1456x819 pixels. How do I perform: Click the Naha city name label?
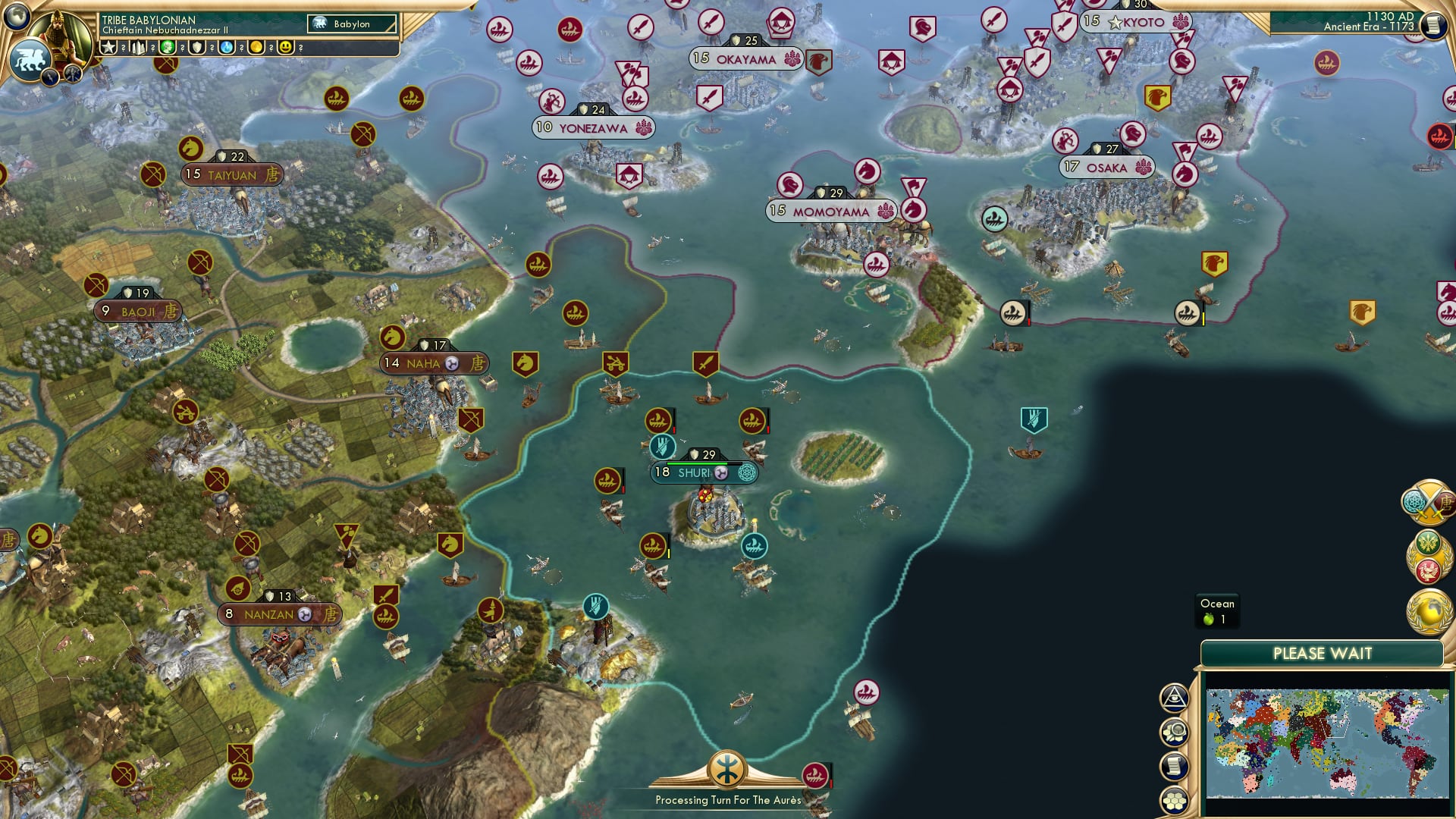coord(422,364)
